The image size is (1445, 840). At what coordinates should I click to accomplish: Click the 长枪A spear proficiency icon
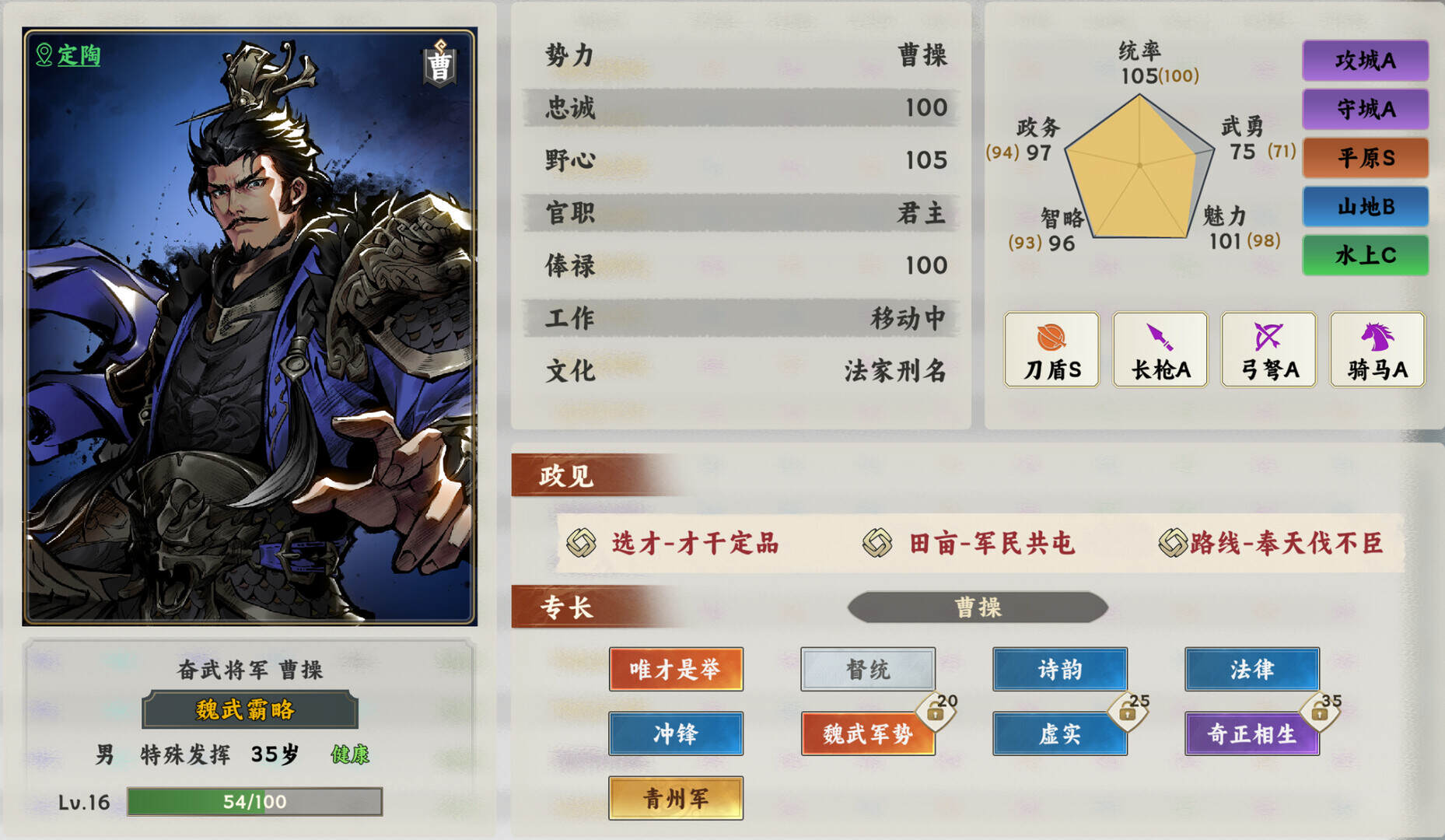[x=1160, y=349]
